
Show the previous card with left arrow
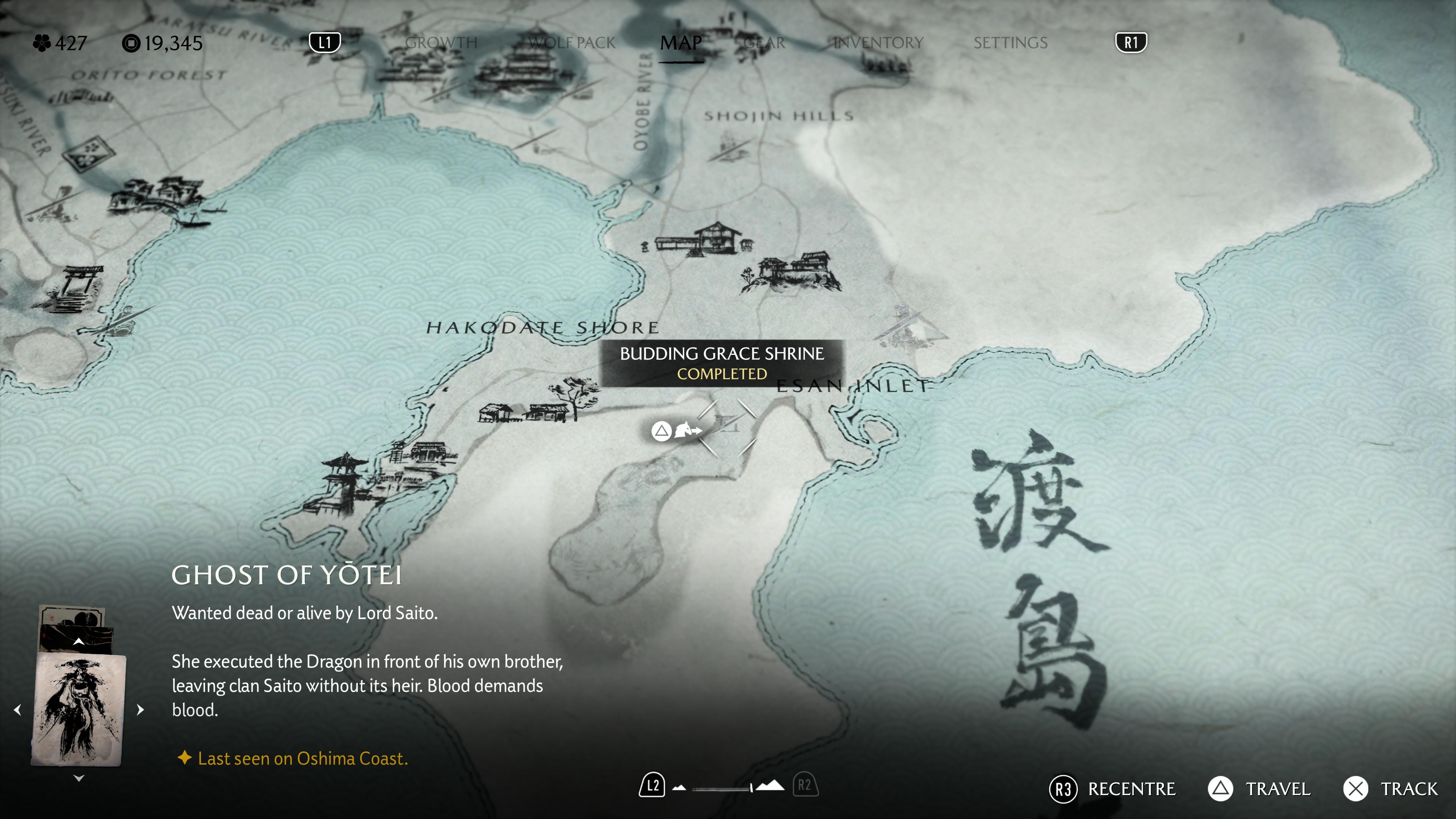[x=17, y=710]
